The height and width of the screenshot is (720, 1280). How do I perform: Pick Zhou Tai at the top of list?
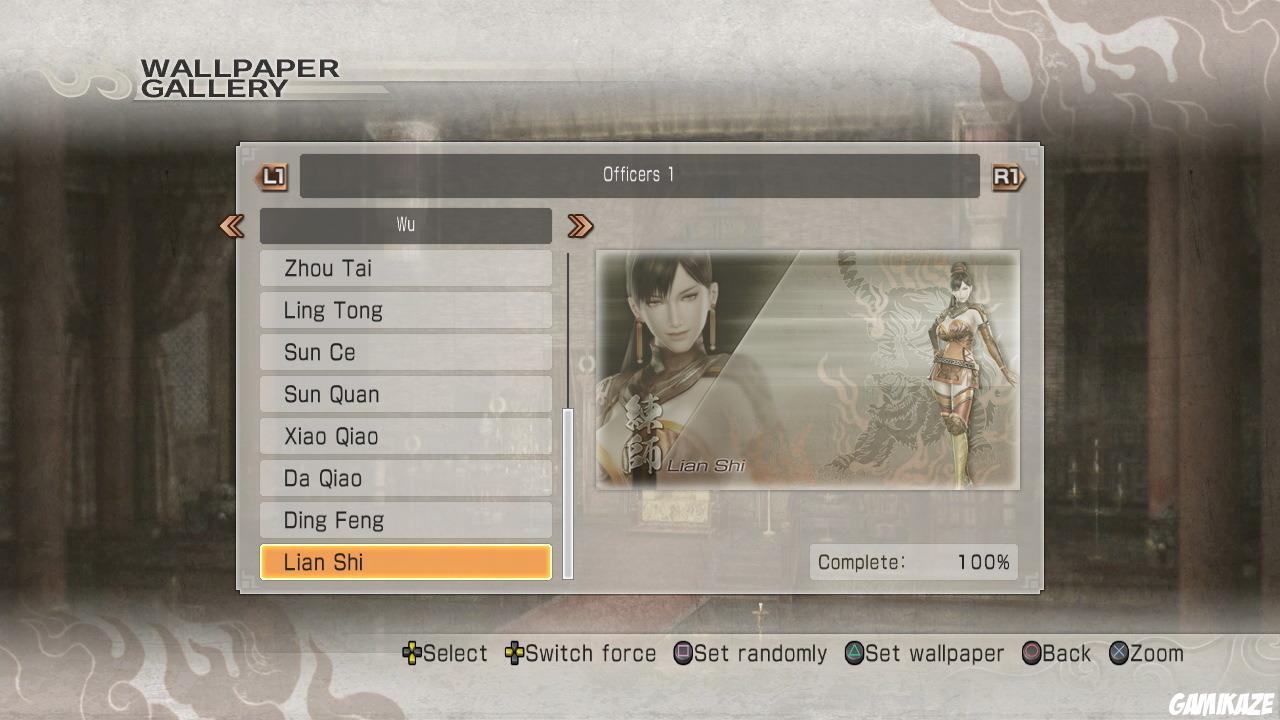point(405,268)
